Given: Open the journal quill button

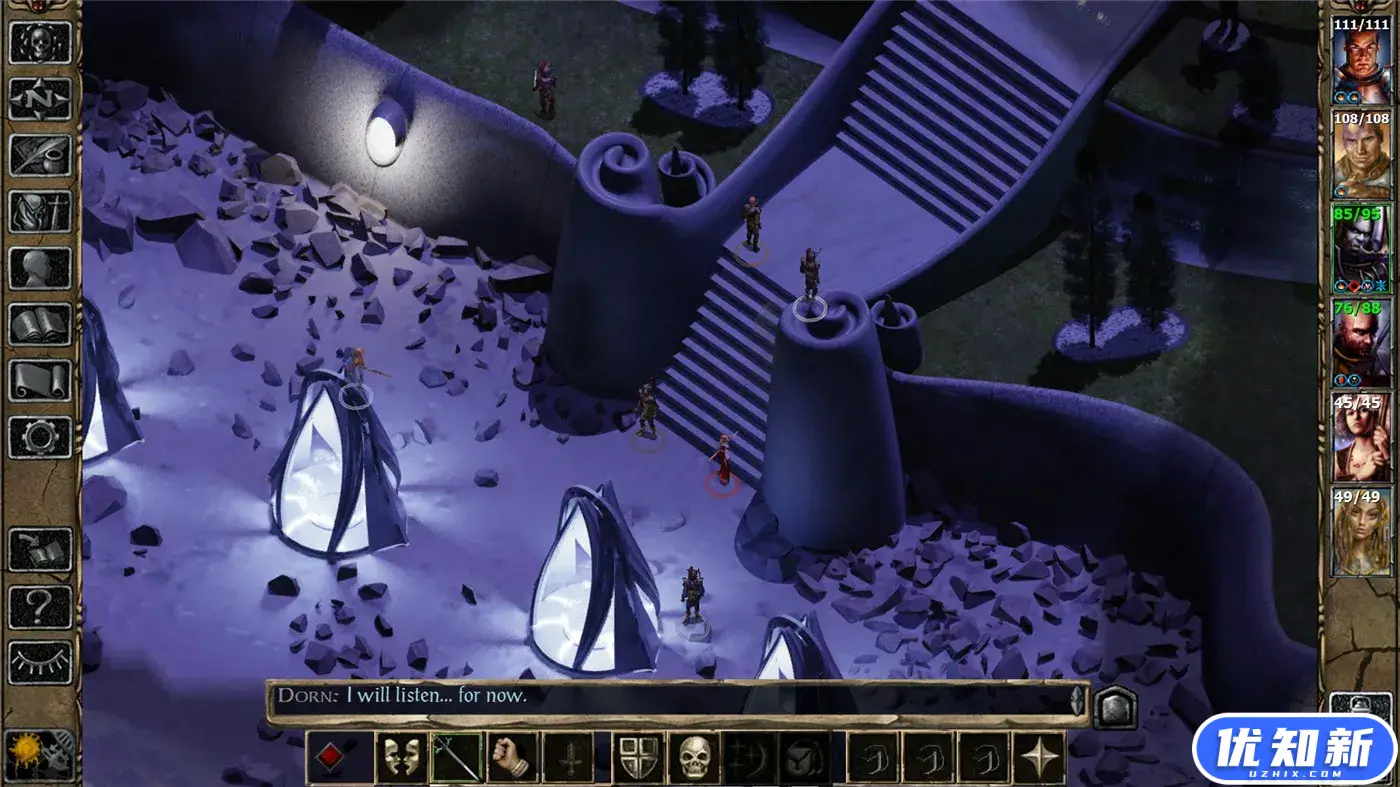Looking at the screenshot, I should 40,155.
